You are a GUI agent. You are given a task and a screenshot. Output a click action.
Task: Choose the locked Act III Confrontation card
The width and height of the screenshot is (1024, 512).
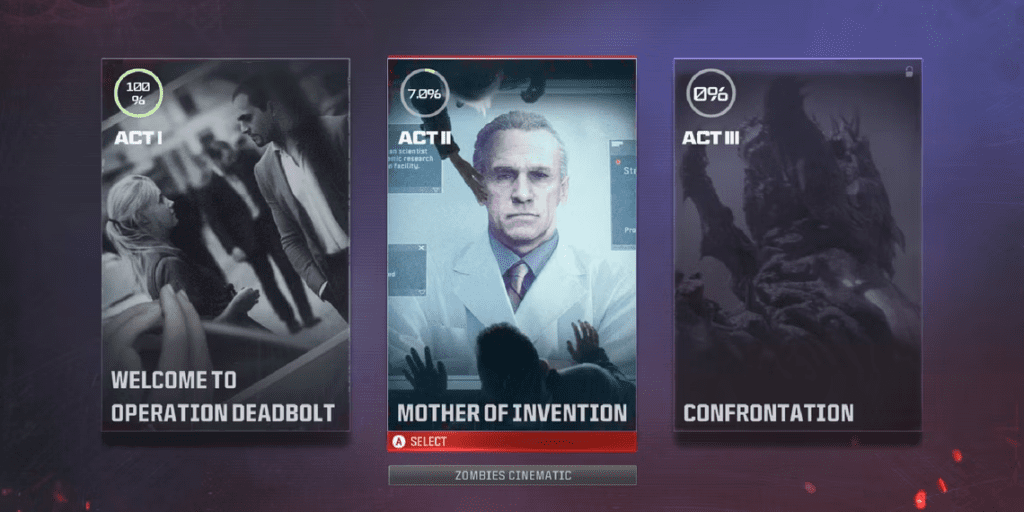click(797, 245)
